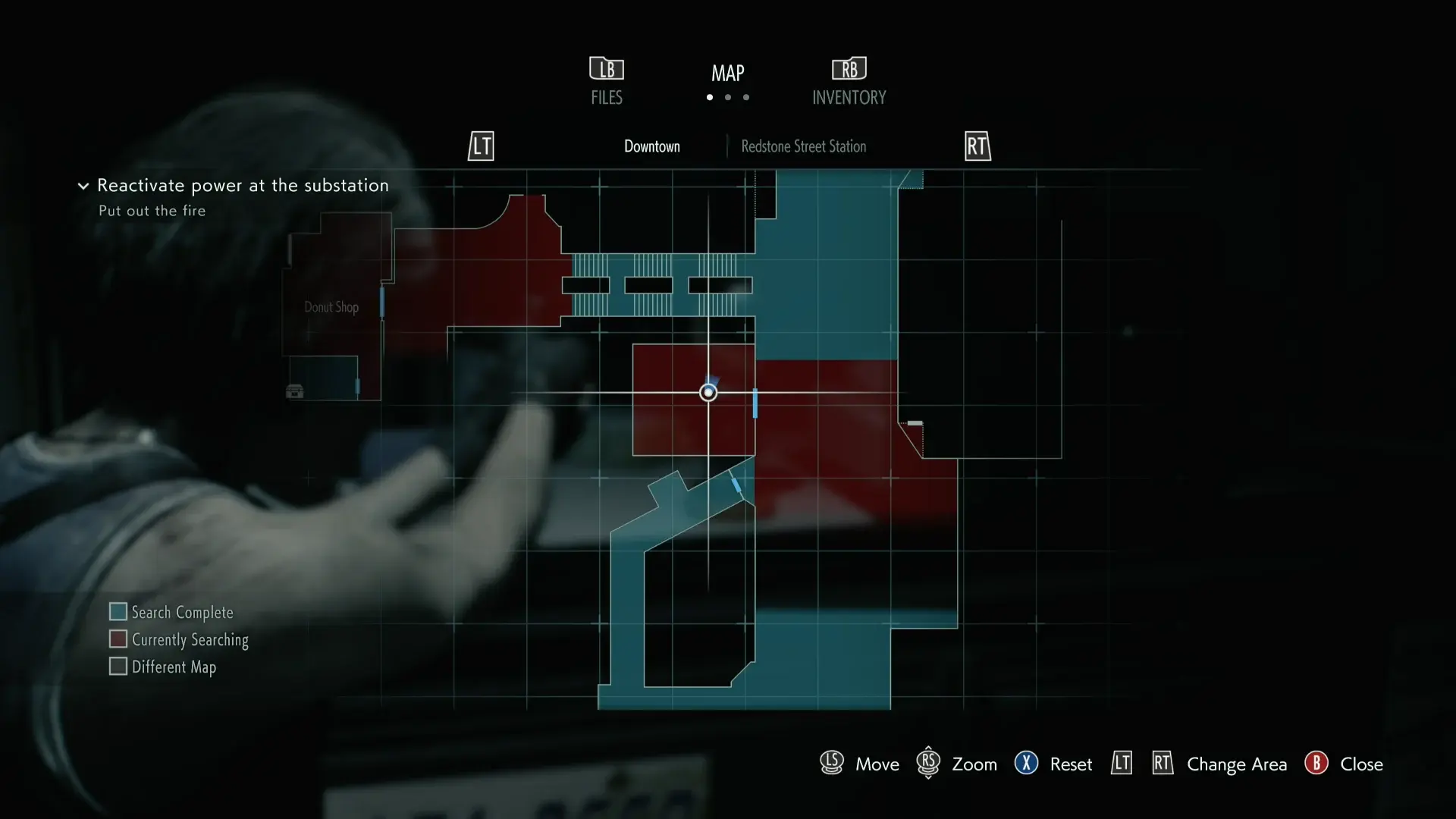1456x819 pixels.
Task: Reset the map view
Action: coord(1054,764)
